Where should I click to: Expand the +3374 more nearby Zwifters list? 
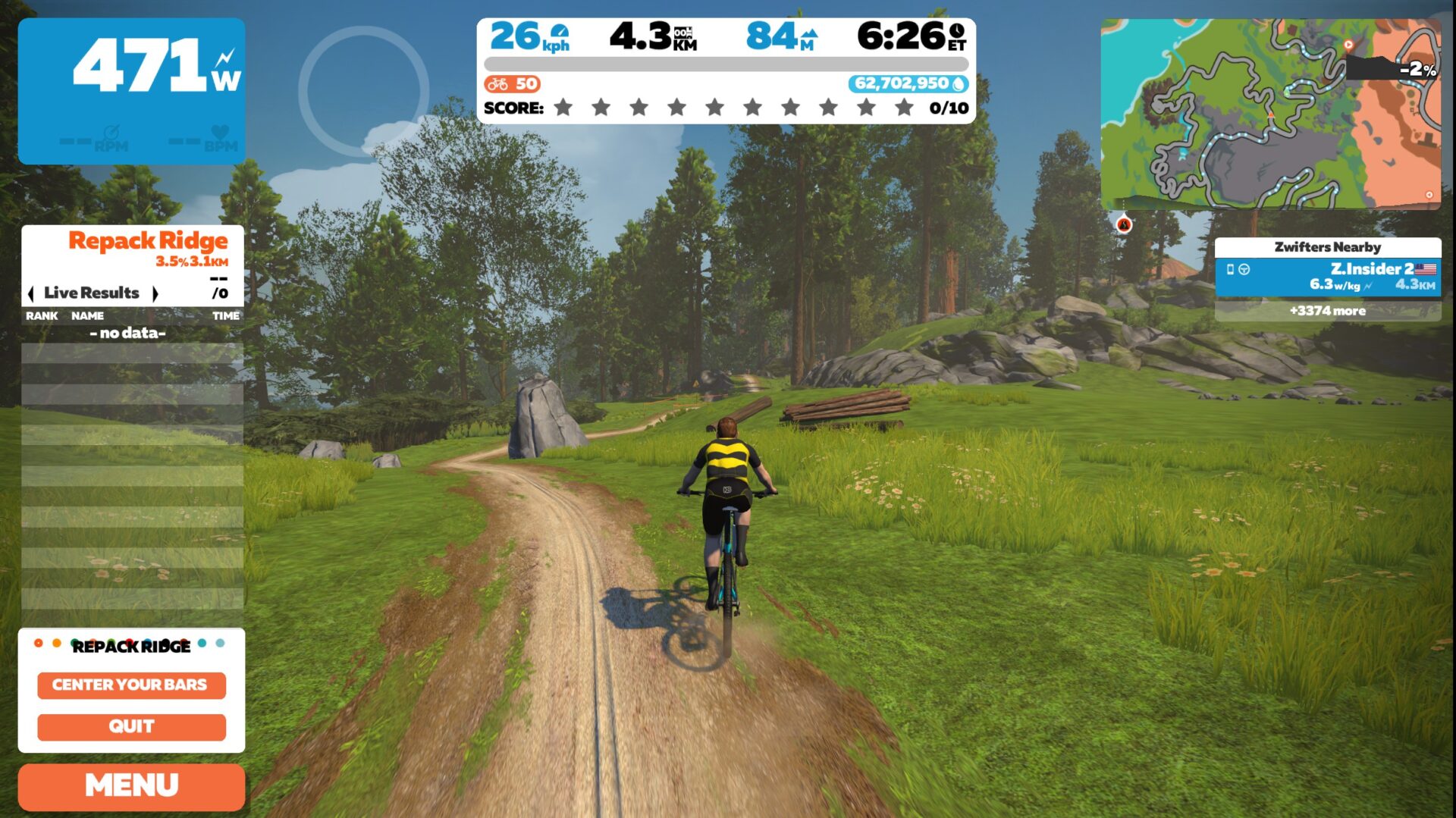1328,311
